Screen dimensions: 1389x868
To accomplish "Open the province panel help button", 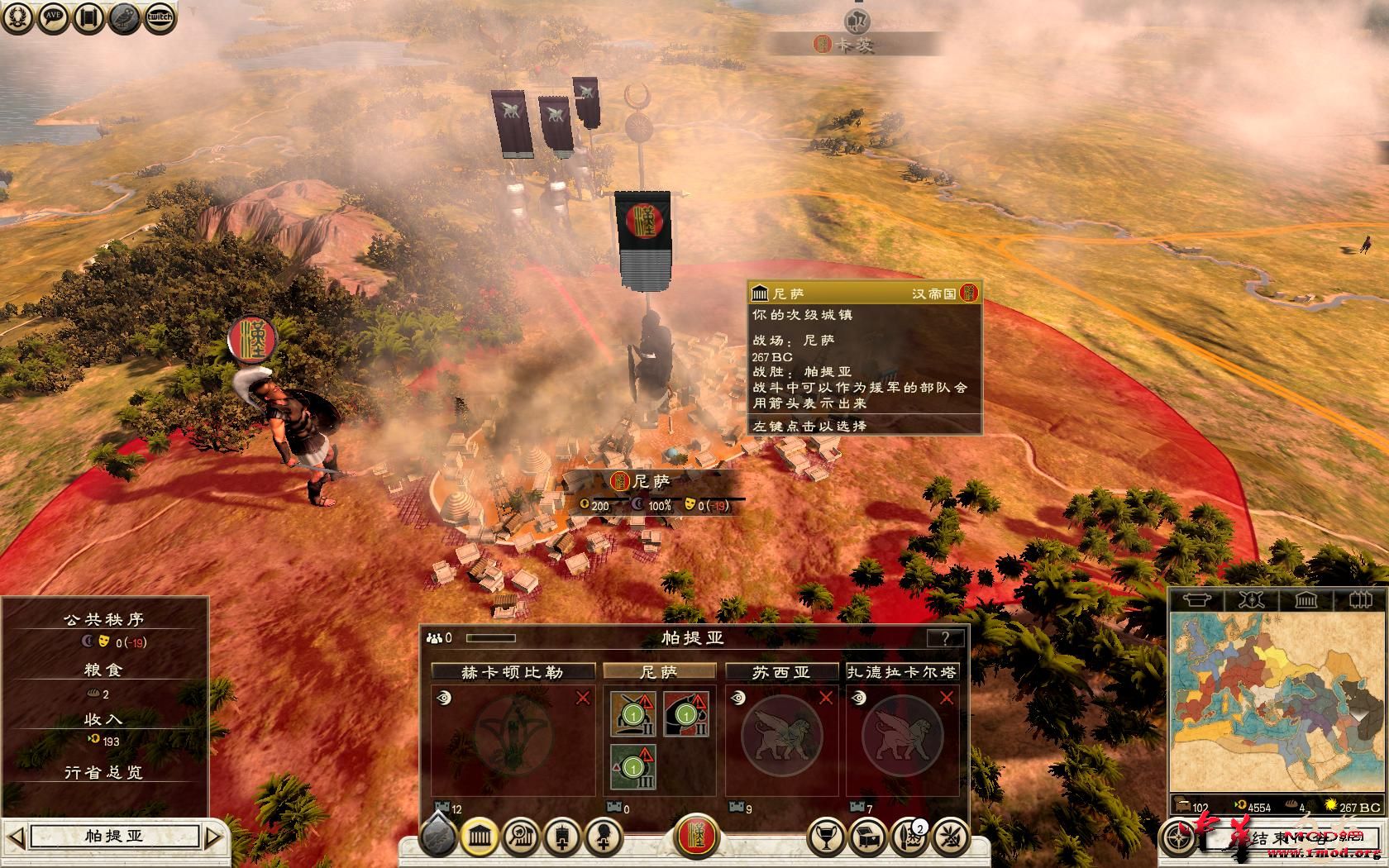I will (x=945, y=638).
